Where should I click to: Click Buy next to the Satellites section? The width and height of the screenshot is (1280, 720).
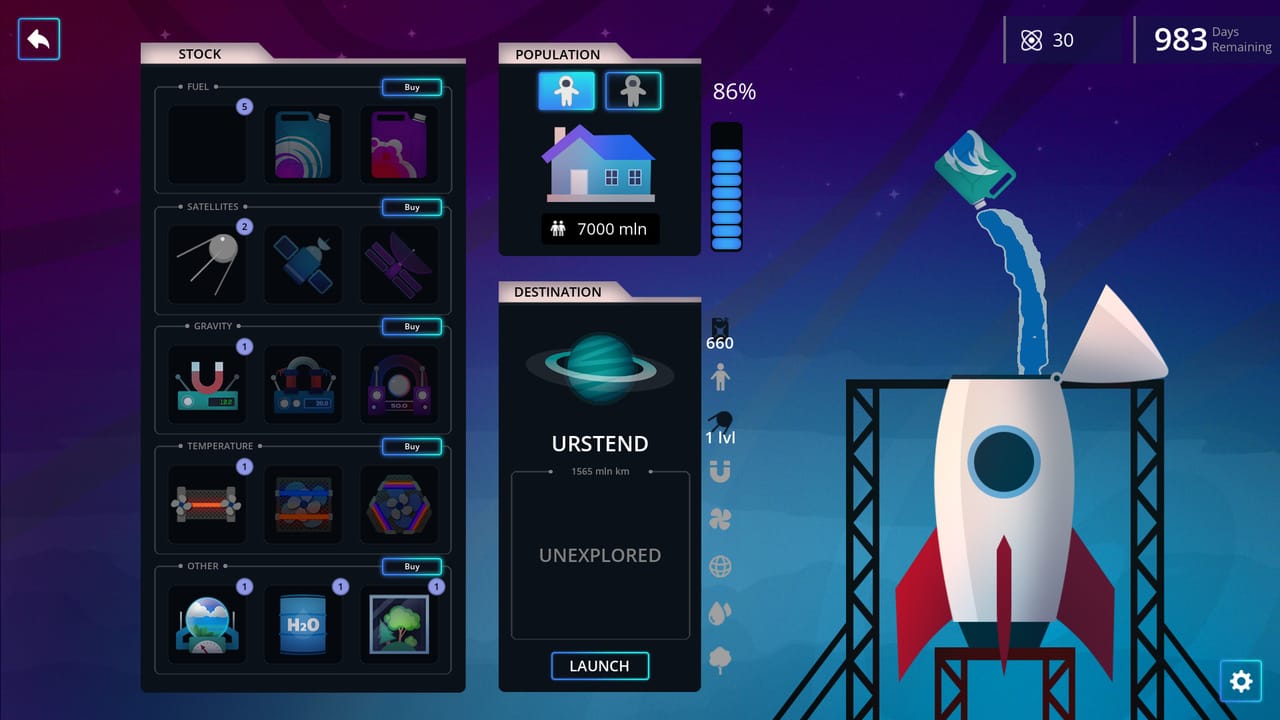pyautogui.click(x=411, y=207)
